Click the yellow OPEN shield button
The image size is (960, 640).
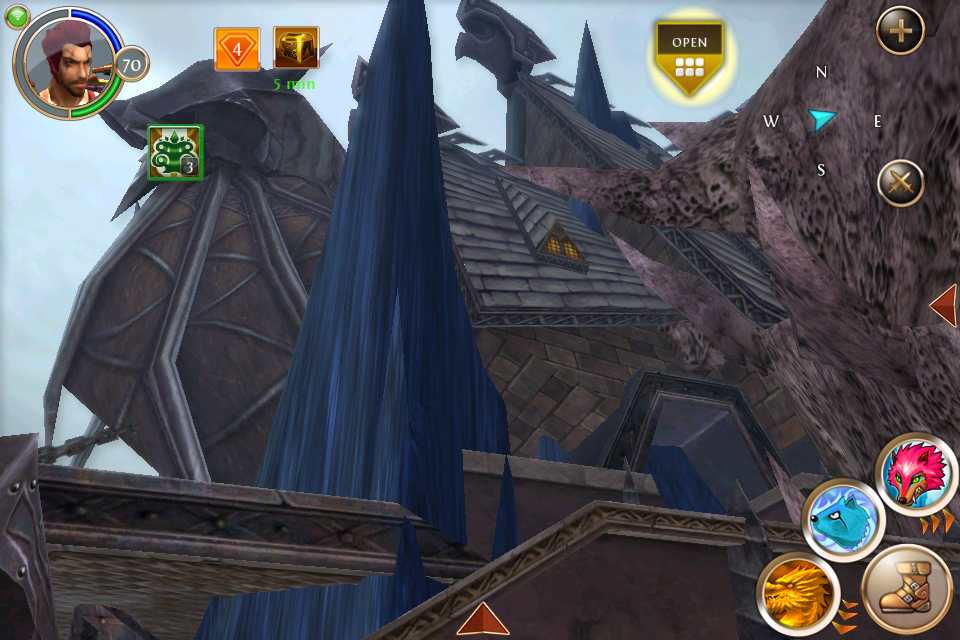(x=689, y=58)
